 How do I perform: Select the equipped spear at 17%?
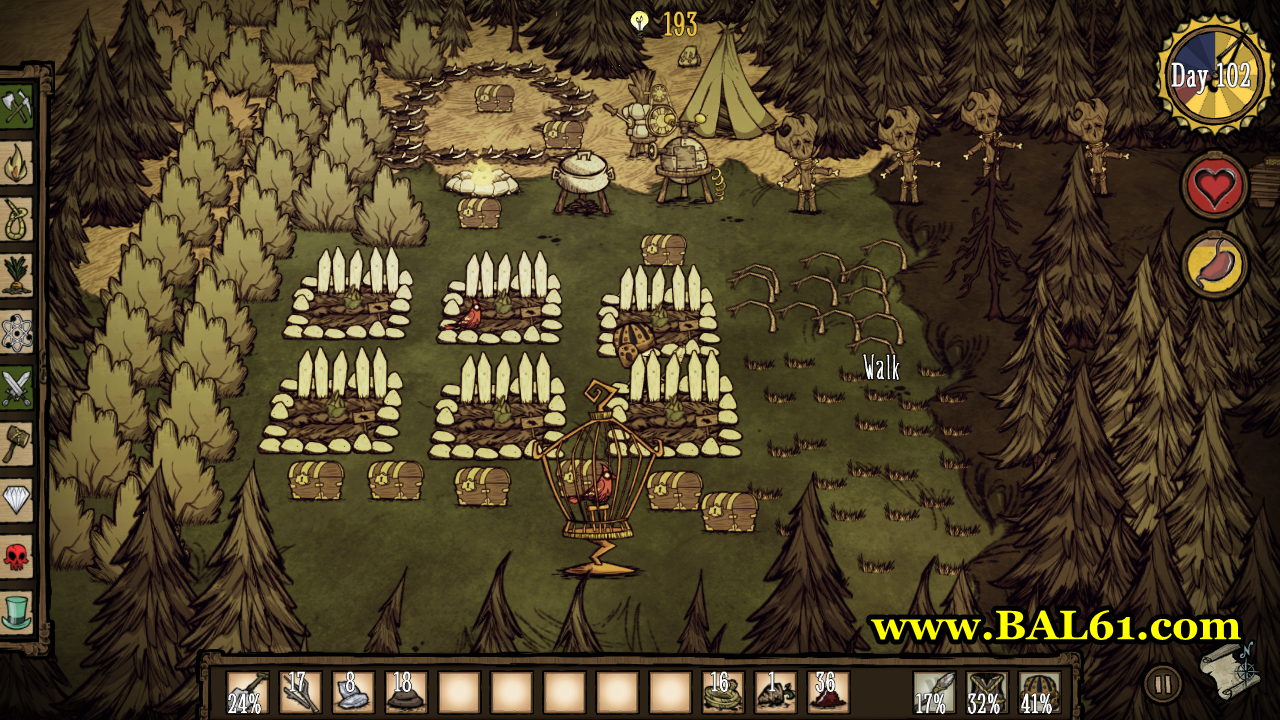[934, 691]
